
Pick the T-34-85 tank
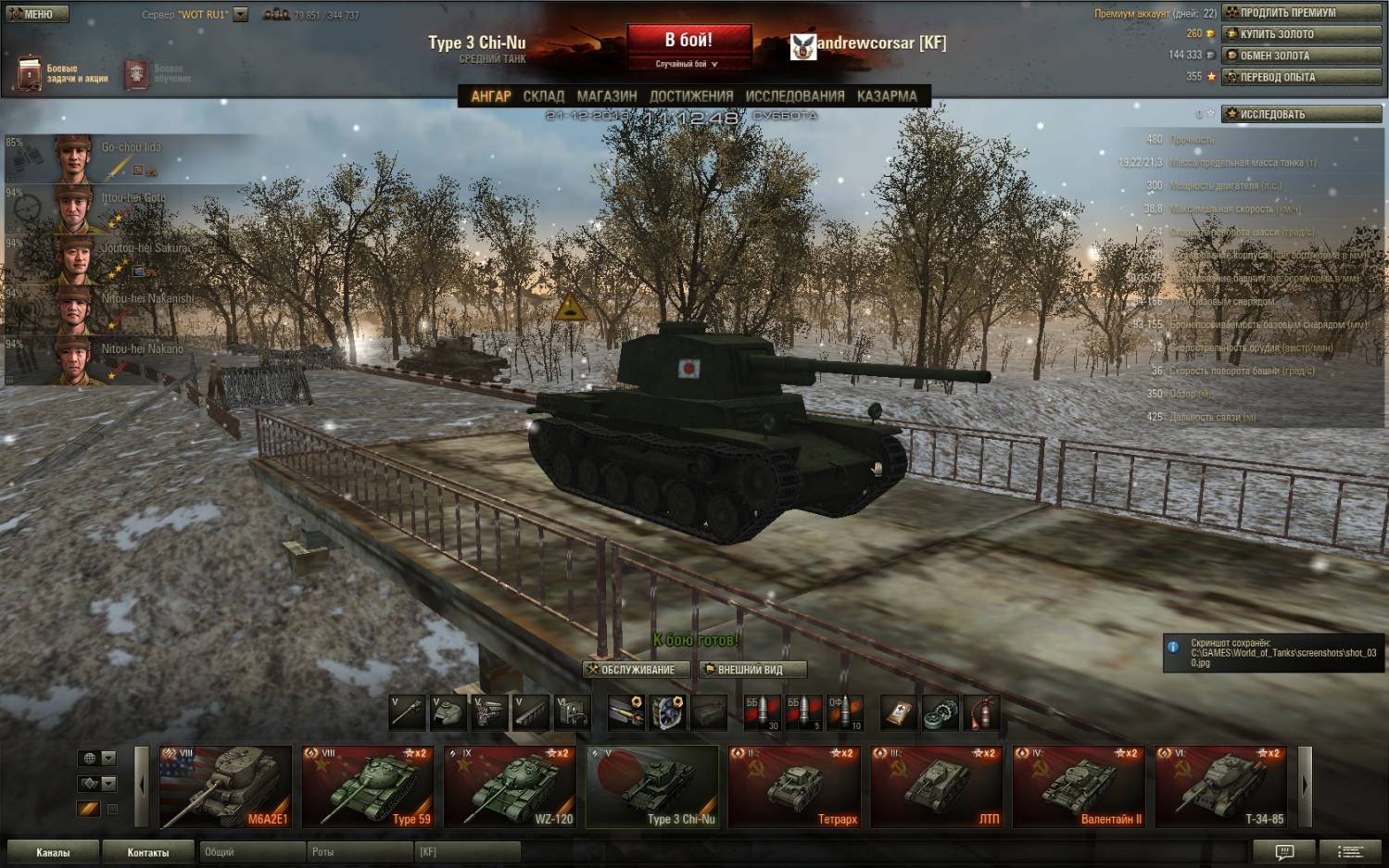[1220, 786]
